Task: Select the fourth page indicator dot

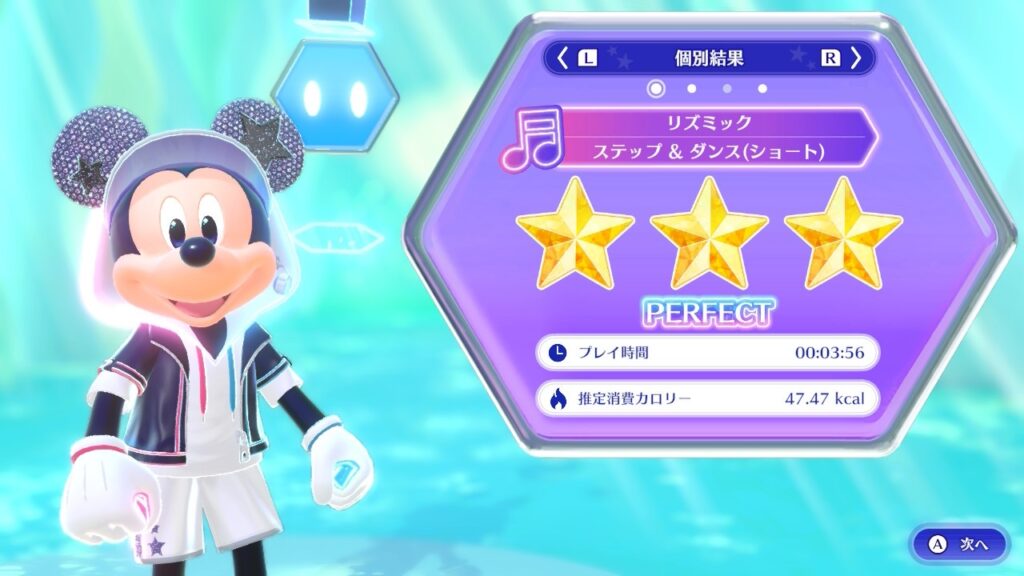Action: [x=762, y=89]
